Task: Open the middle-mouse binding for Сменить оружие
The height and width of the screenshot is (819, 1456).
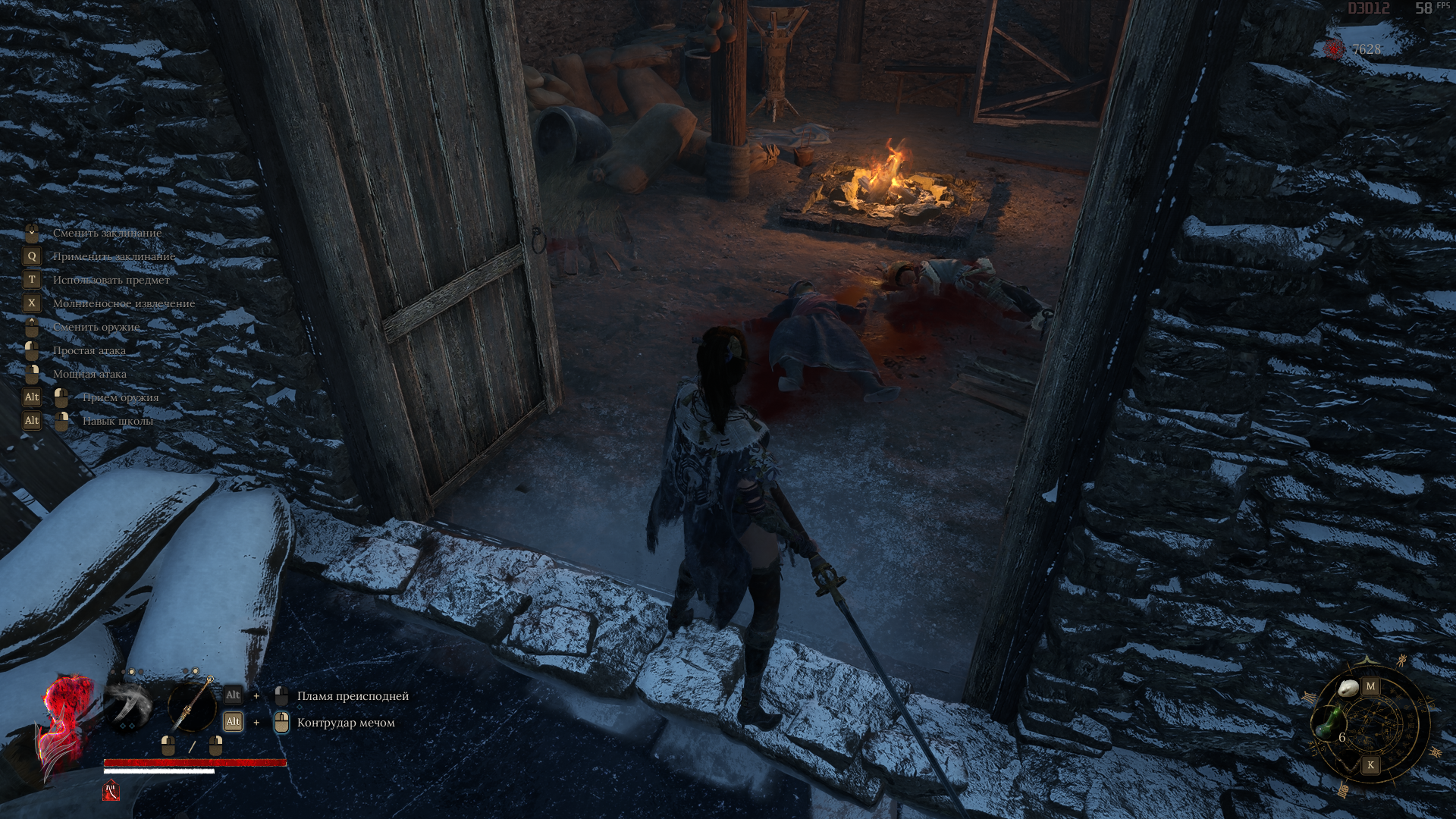Action: (x=30, y=327)
